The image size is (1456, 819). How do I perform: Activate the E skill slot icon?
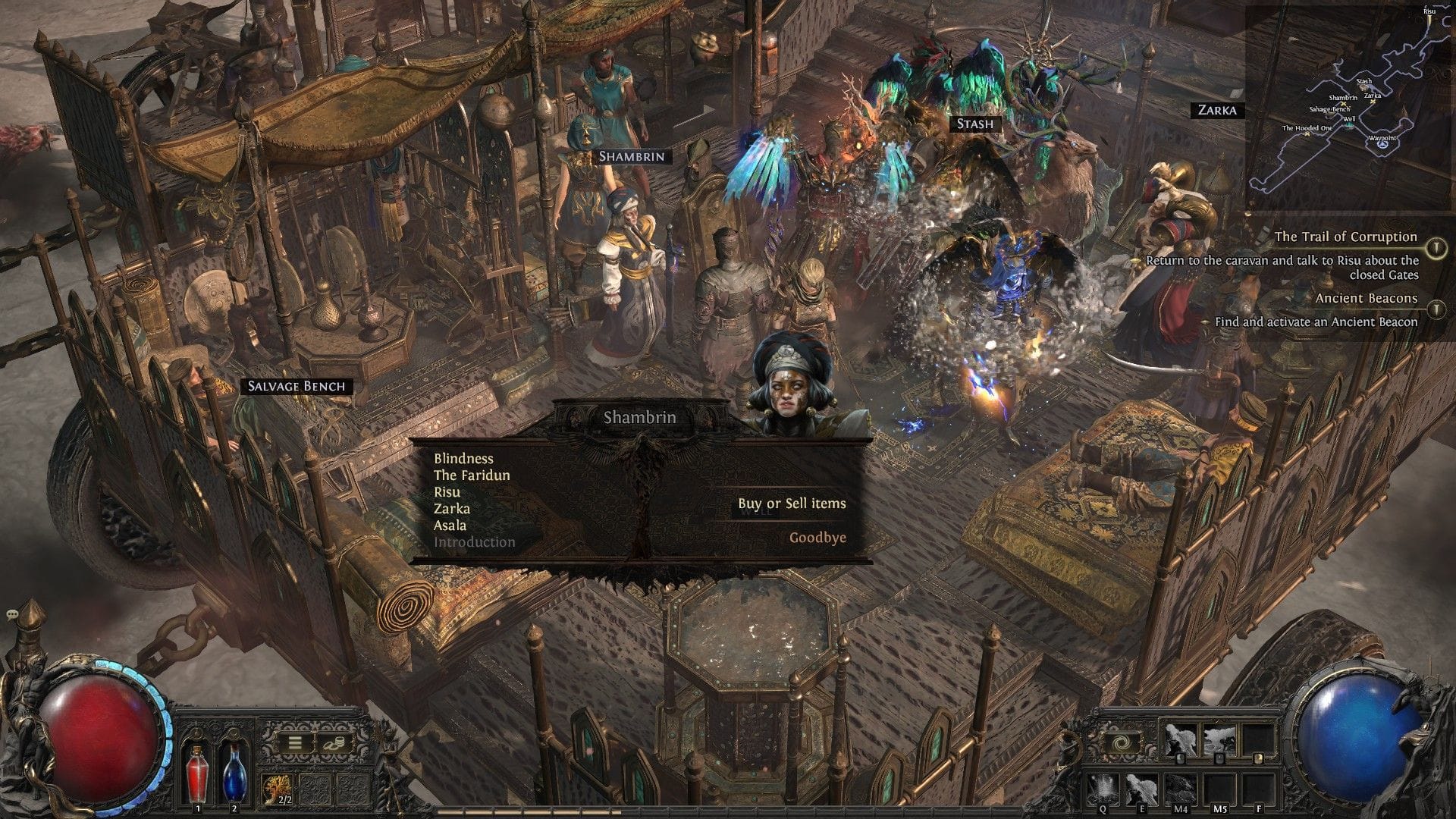pos(1142,789)
